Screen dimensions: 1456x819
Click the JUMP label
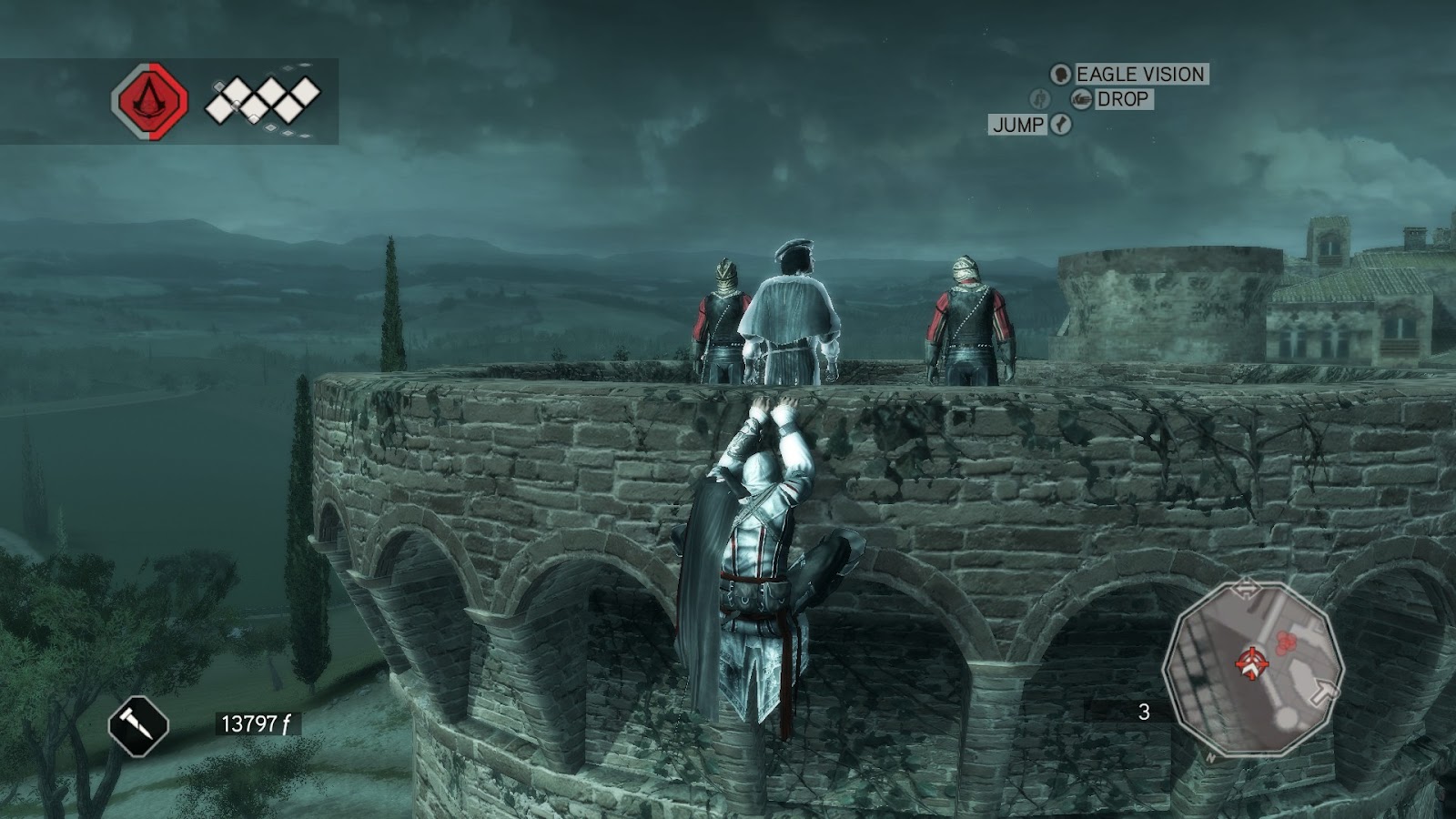1020,123
